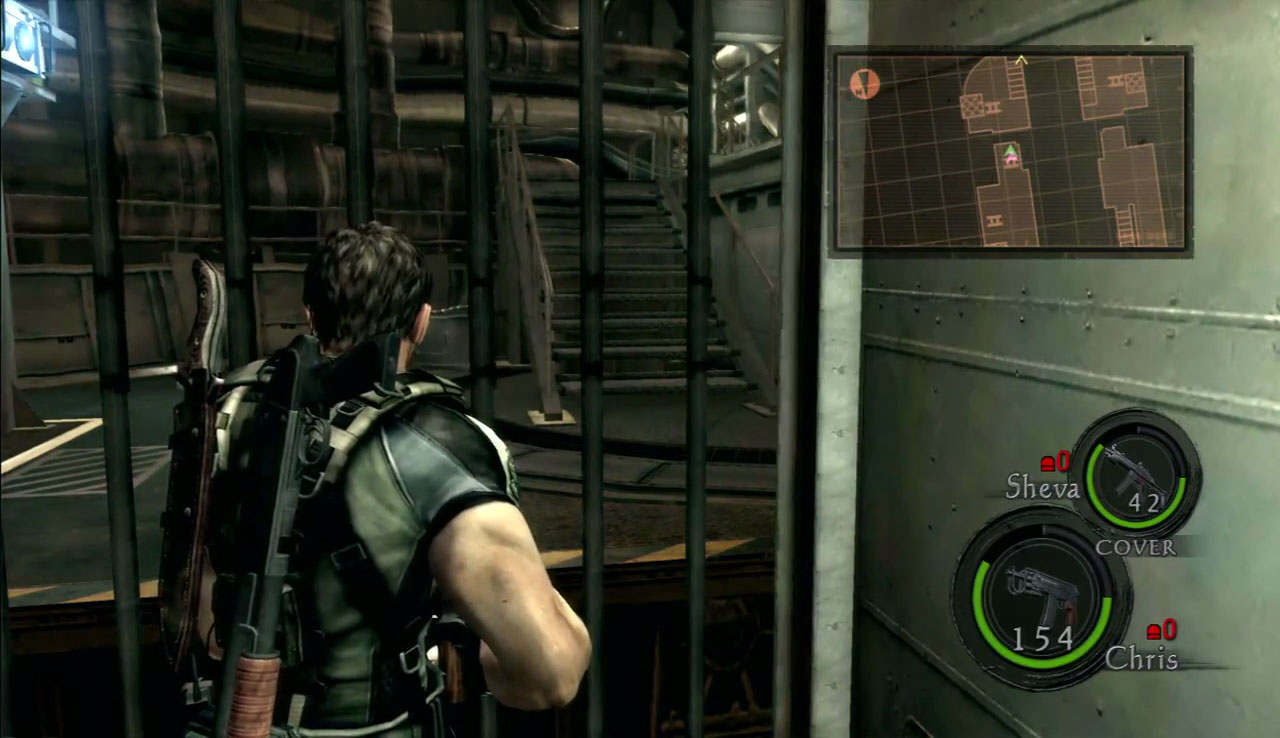Open the minimap in the corner
This screenshot has width=1280, height=738.
tap(1010, 150)
